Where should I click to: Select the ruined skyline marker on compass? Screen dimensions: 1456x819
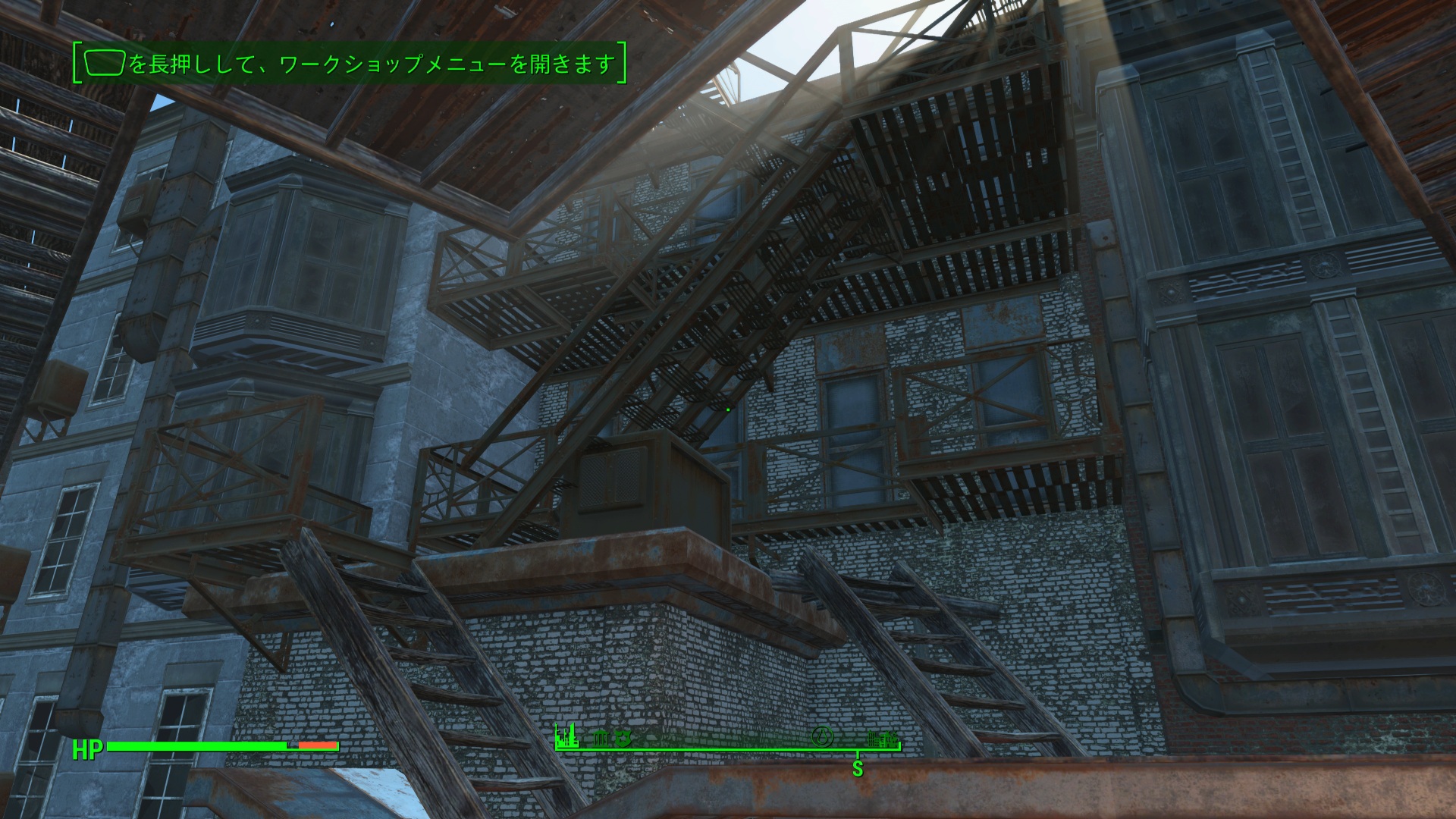[566, 734]
